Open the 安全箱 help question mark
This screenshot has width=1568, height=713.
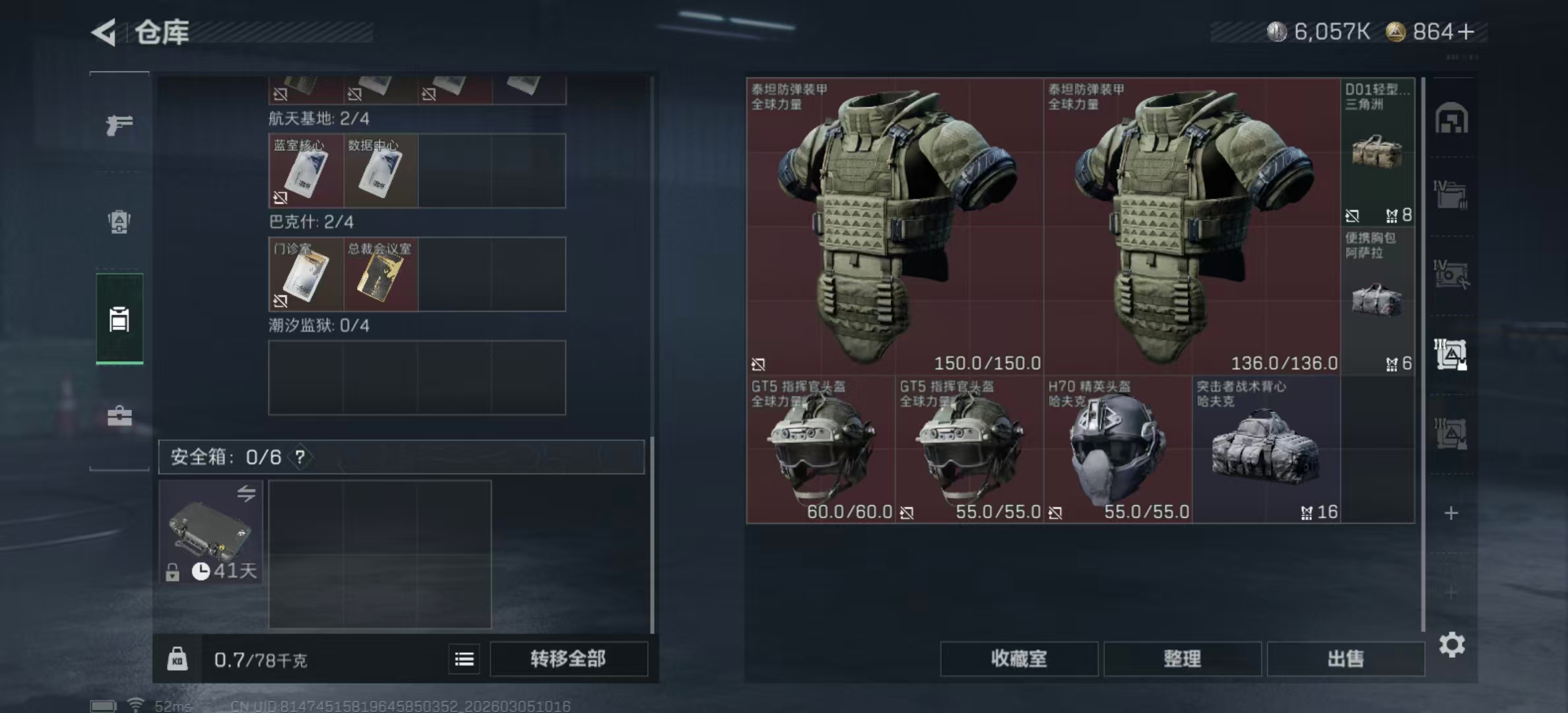tap(300, 457)
